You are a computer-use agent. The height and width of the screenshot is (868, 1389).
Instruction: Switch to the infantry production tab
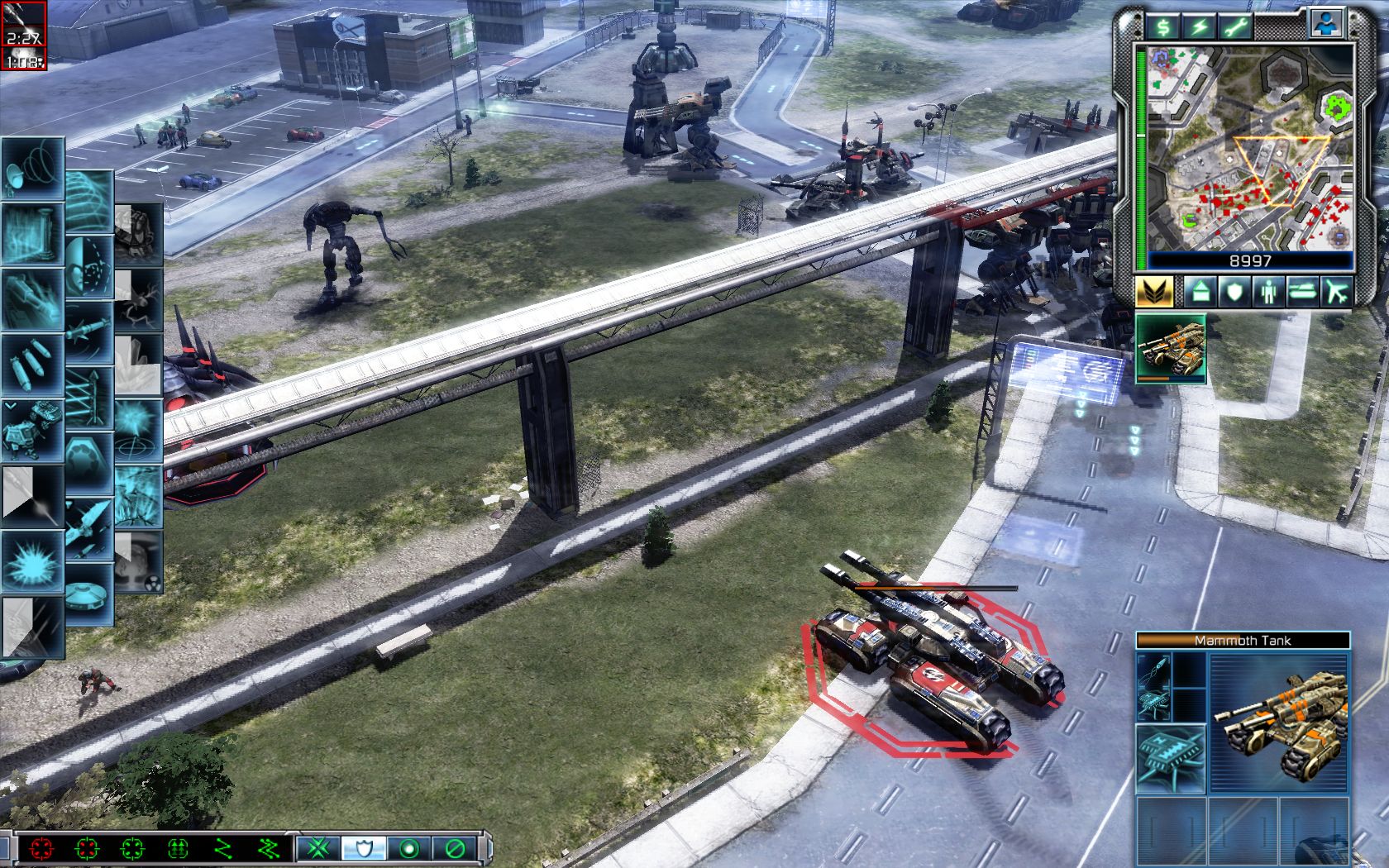1268,291
